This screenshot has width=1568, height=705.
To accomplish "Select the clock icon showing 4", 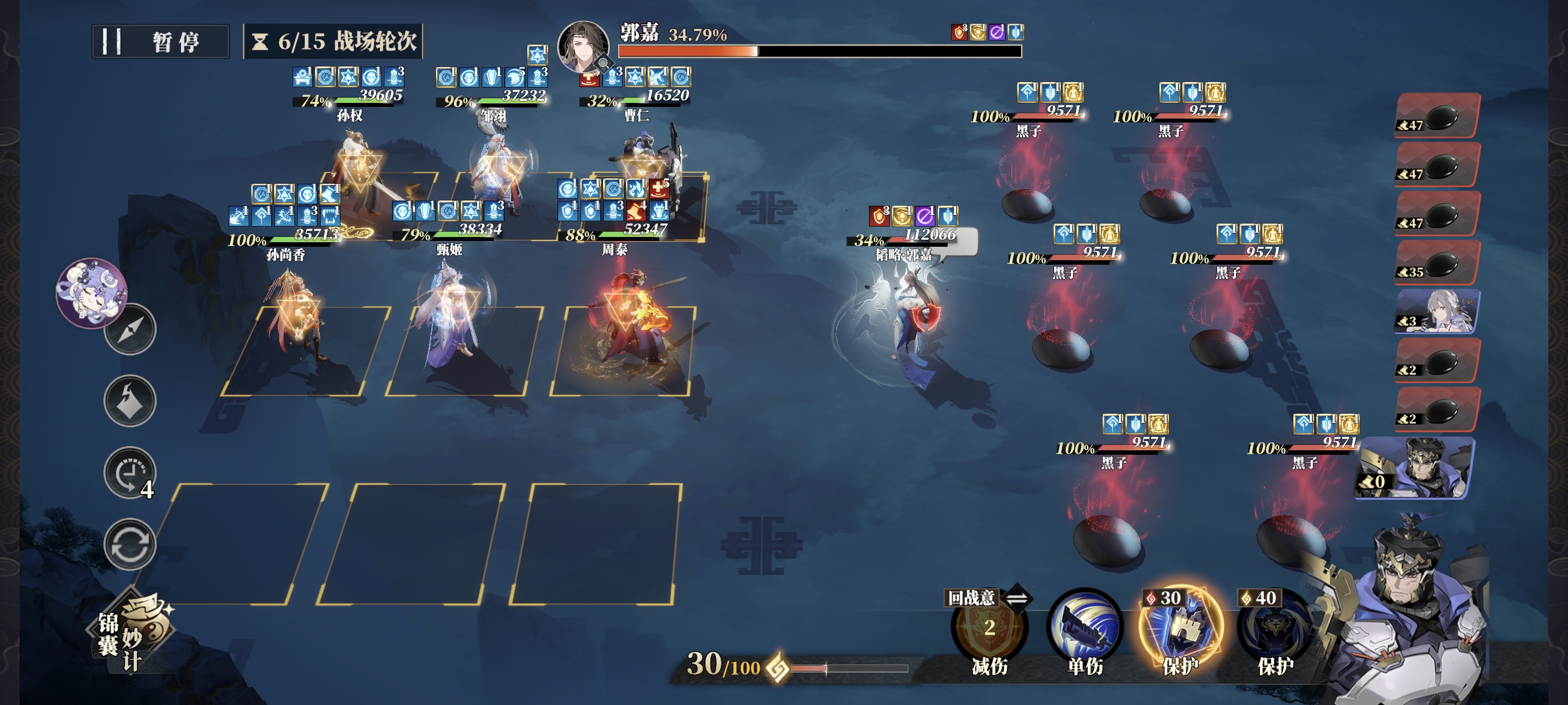I will [130, 473].
